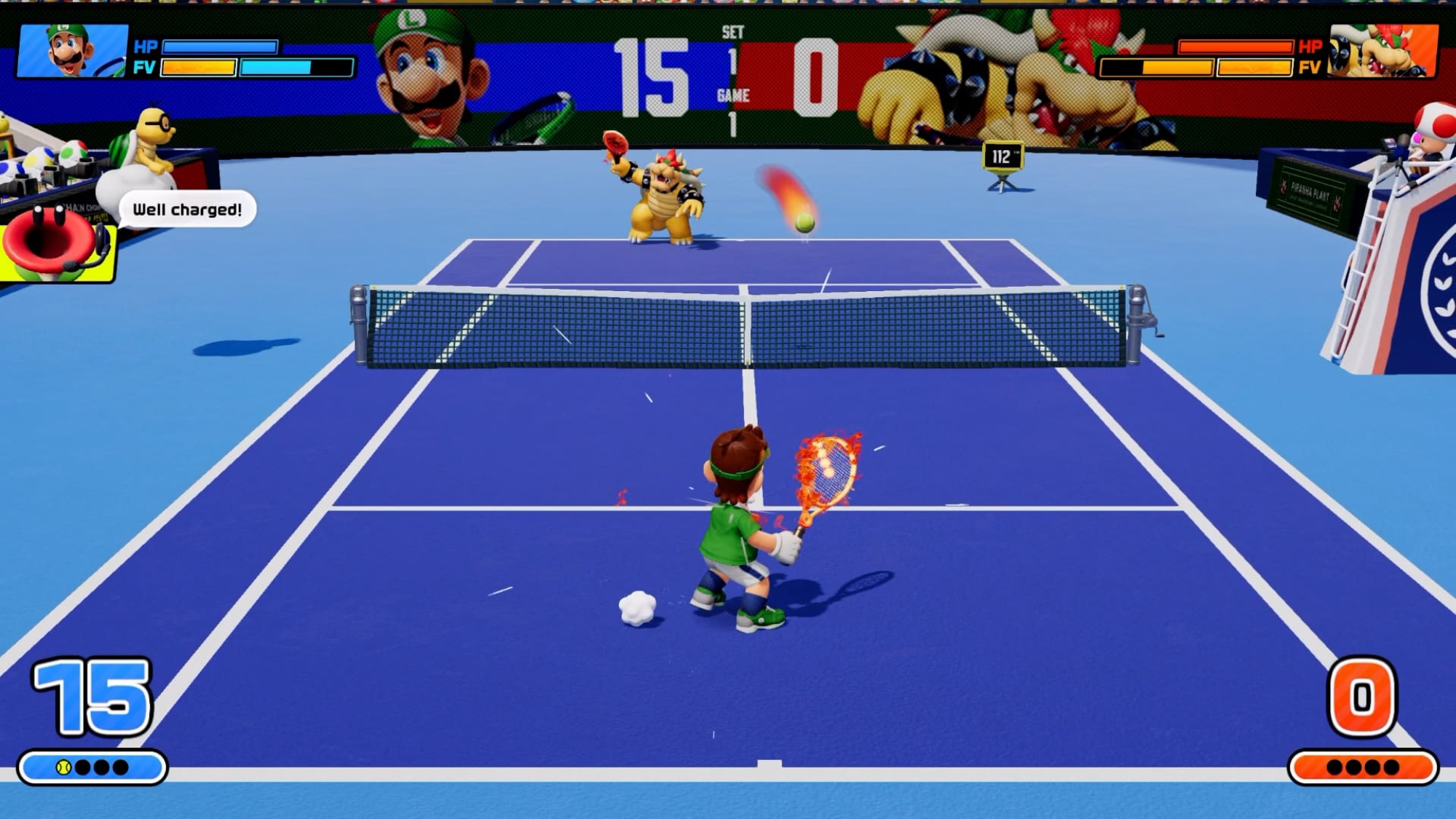Click Bowser's opponent portrait
Viewport: 1456px width, 819px height.
pyautogui.click(x=1383, y=51)
